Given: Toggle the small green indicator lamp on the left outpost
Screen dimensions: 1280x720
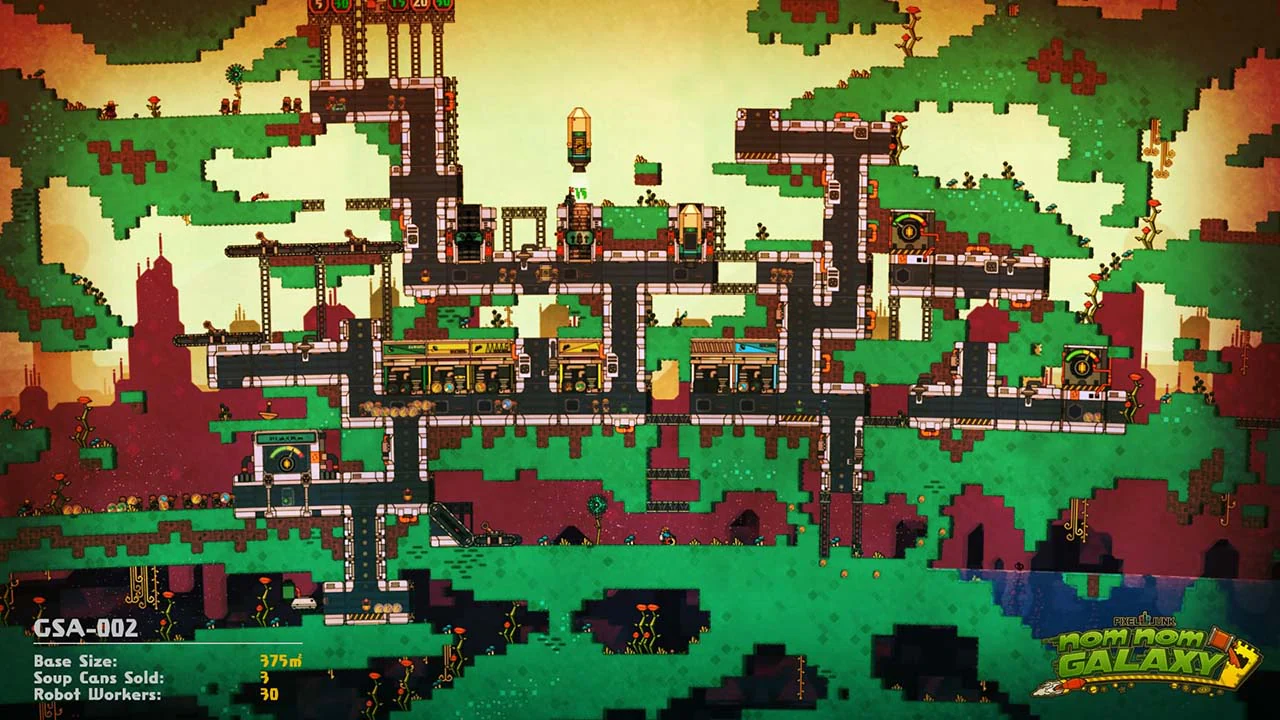Looking at the screenshot, I should [x=287, y=498].
